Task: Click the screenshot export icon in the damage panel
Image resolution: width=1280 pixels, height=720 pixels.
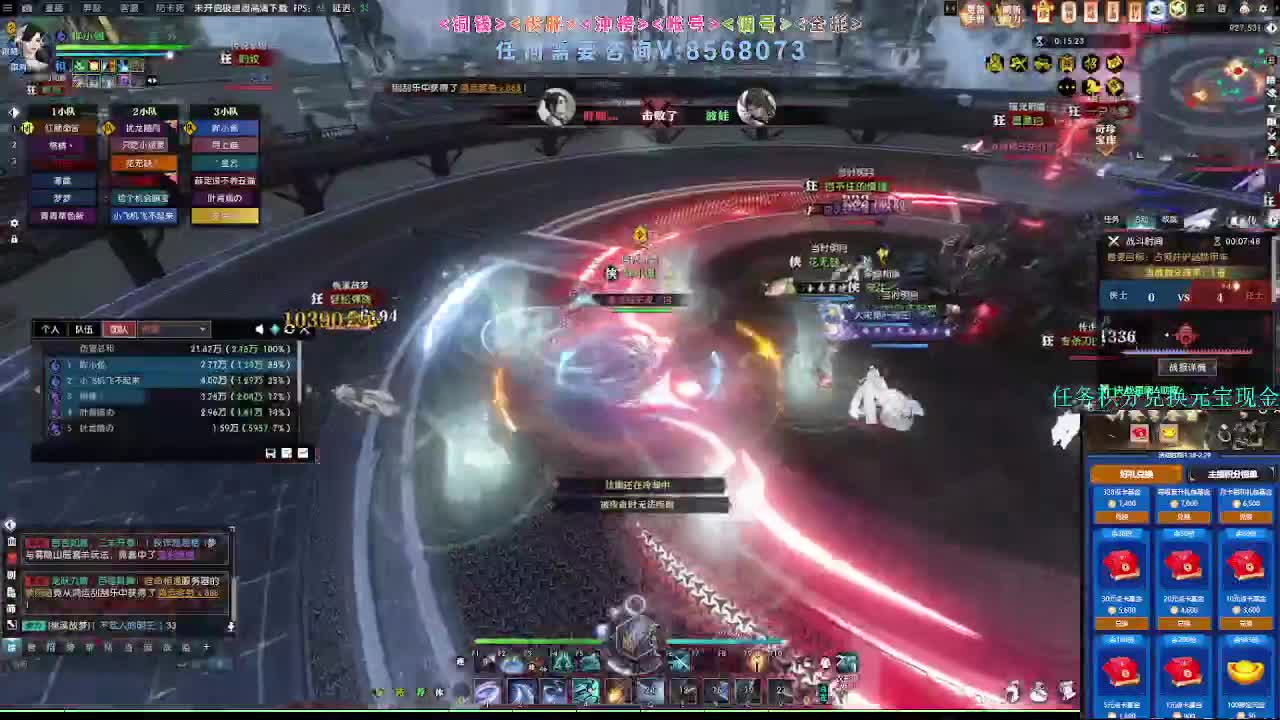Action: point(286,454)
